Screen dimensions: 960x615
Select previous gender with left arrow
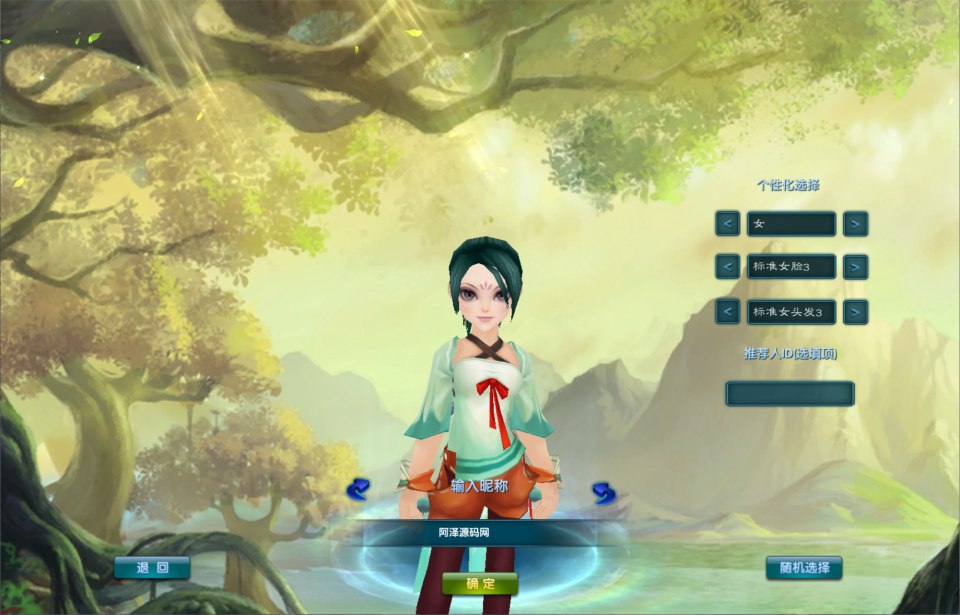pos(728,224)
